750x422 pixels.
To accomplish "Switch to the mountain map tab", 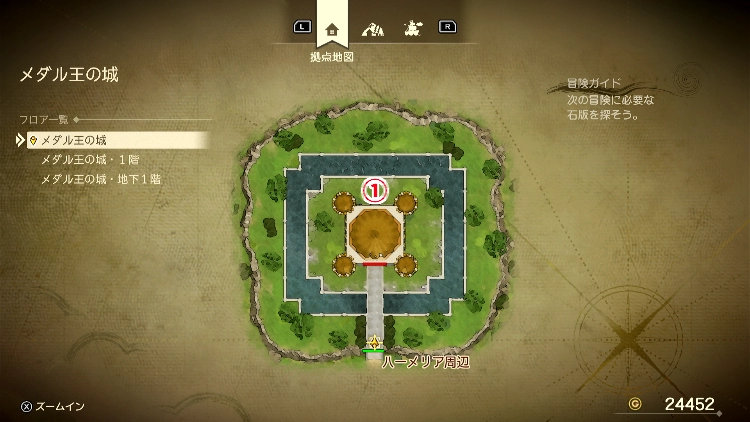I will (x=373, y=28).
